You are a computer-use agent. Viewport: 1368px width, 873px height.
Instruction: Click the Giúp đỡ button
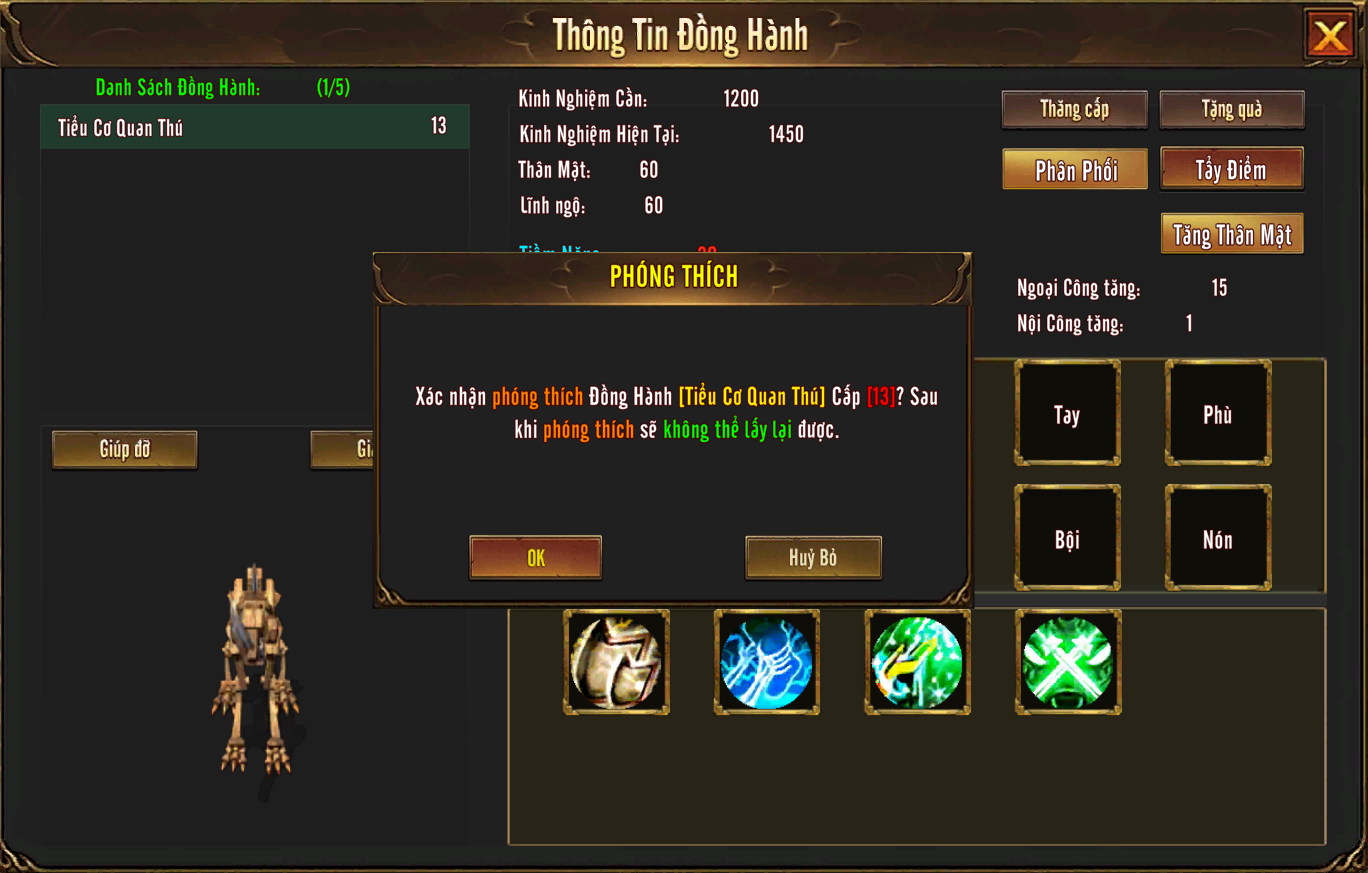pyautogui.click(x=125, y=449)
